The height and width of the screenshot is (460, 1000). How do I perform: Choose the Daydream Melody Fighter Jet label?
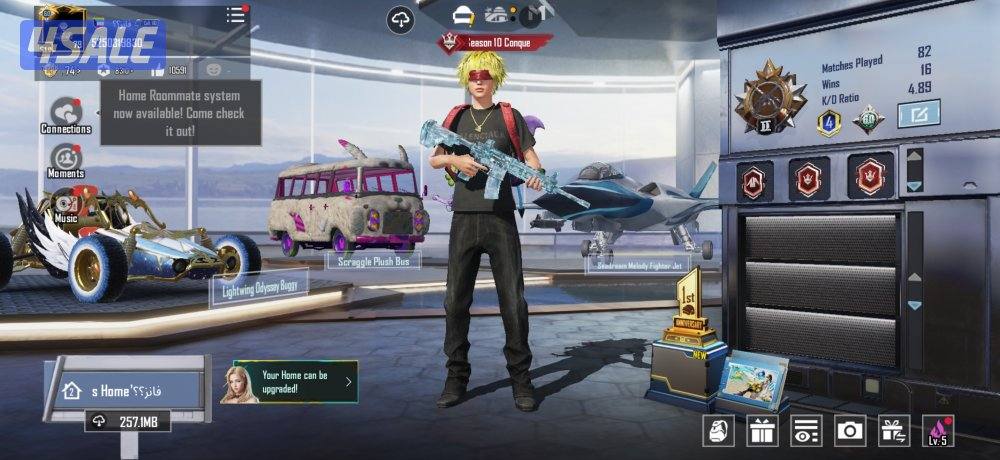pos(640,266)
